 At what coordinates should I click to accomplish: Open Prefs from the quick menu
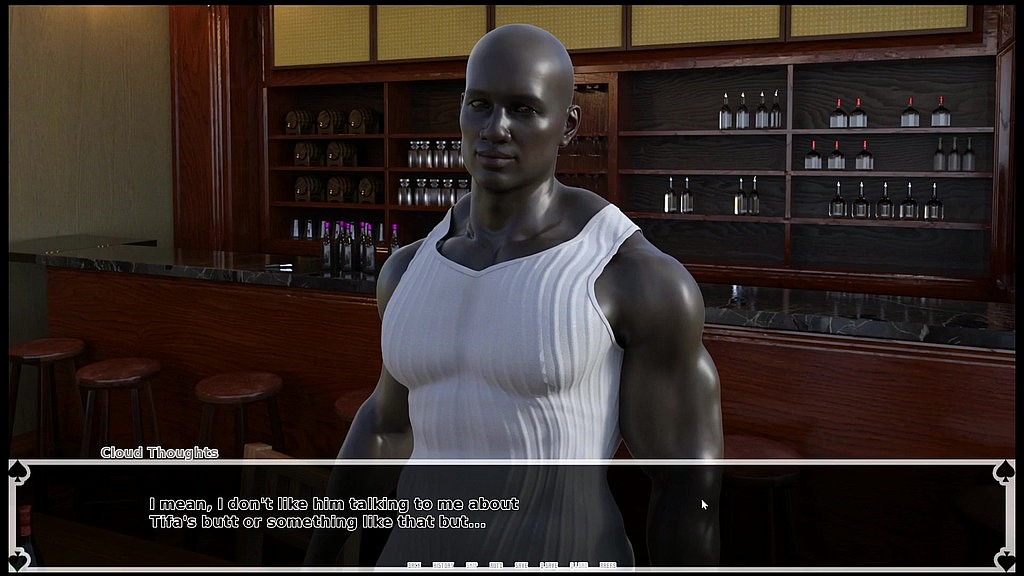click(x=607, y=566)
